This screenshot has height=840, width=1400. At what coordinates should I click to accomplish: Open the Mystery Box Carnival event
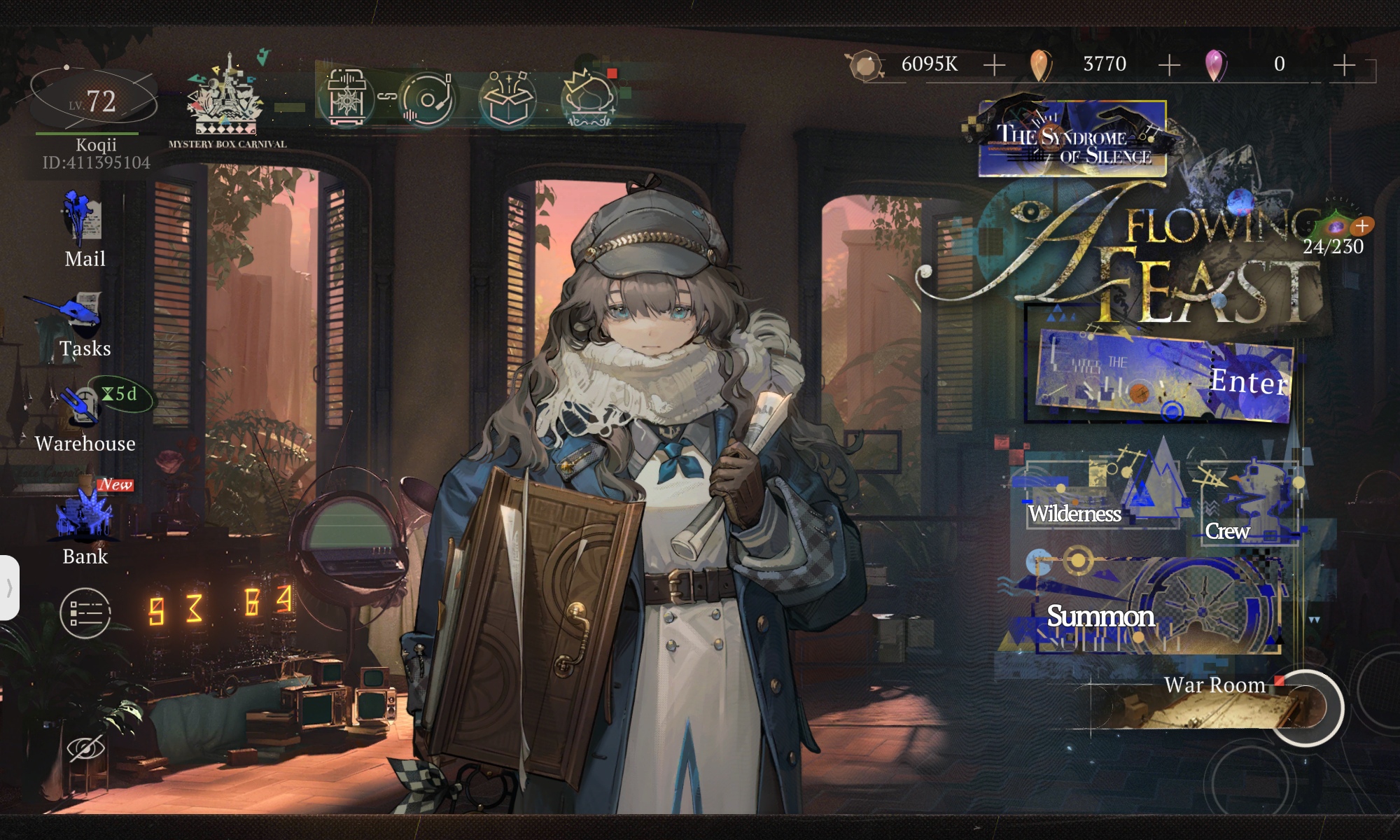227,101
